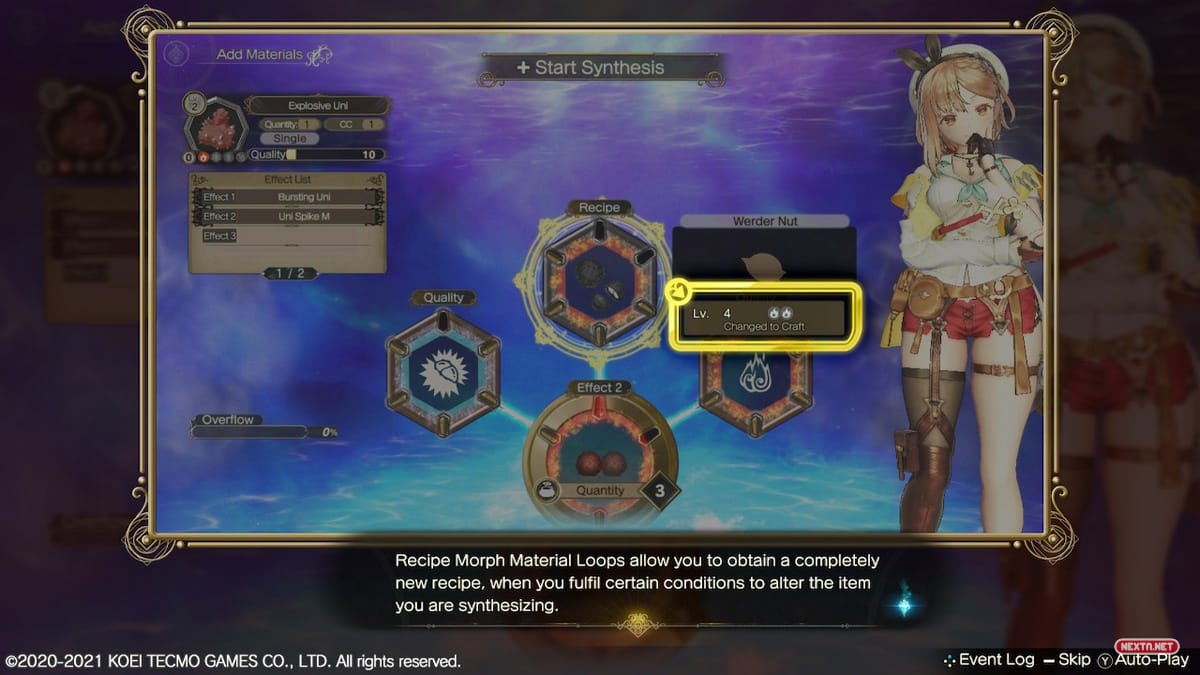Skip the tutorial dialogue
Viewport: 1200px width, 675px height.
tap(1066, 660)
